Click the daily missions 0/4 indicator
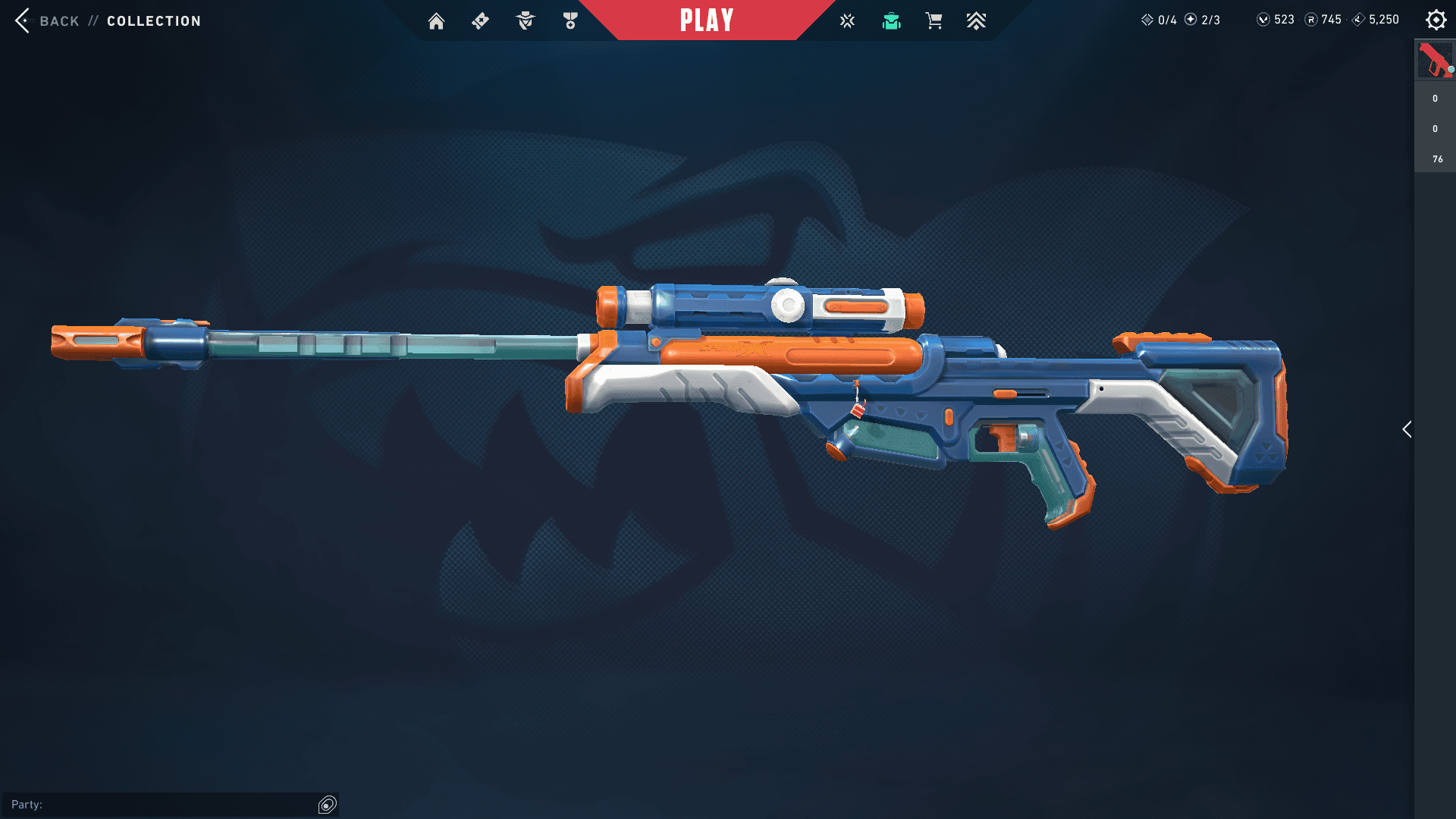Image resolution: width=1456 pixels, height=819 pixels. coord(1159,20)
